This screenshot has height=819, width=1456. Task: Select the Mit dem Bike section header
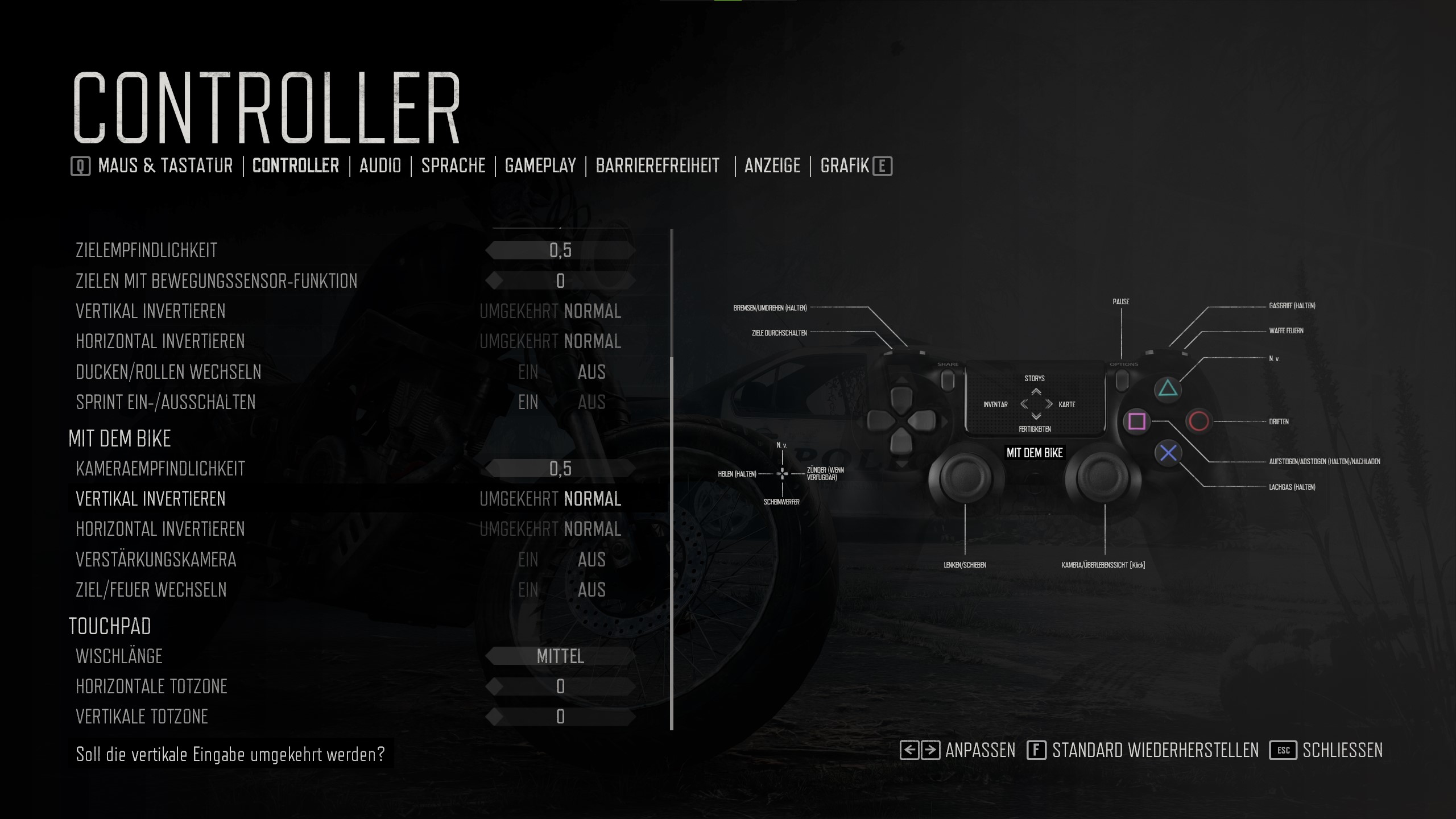tap(119, 439)
